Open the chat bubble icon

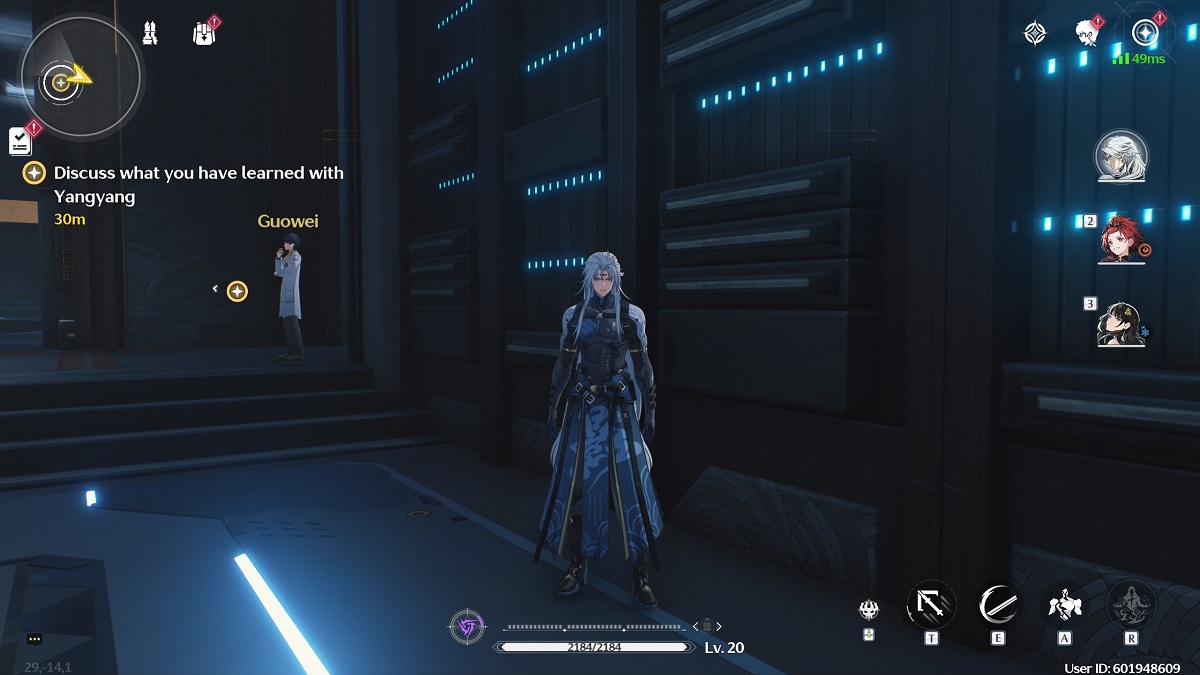35,639
